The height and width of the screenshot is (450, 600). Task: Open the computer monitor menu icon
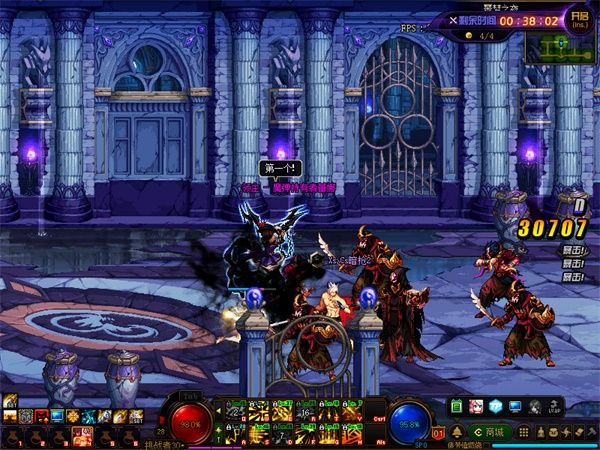[514, 407]
